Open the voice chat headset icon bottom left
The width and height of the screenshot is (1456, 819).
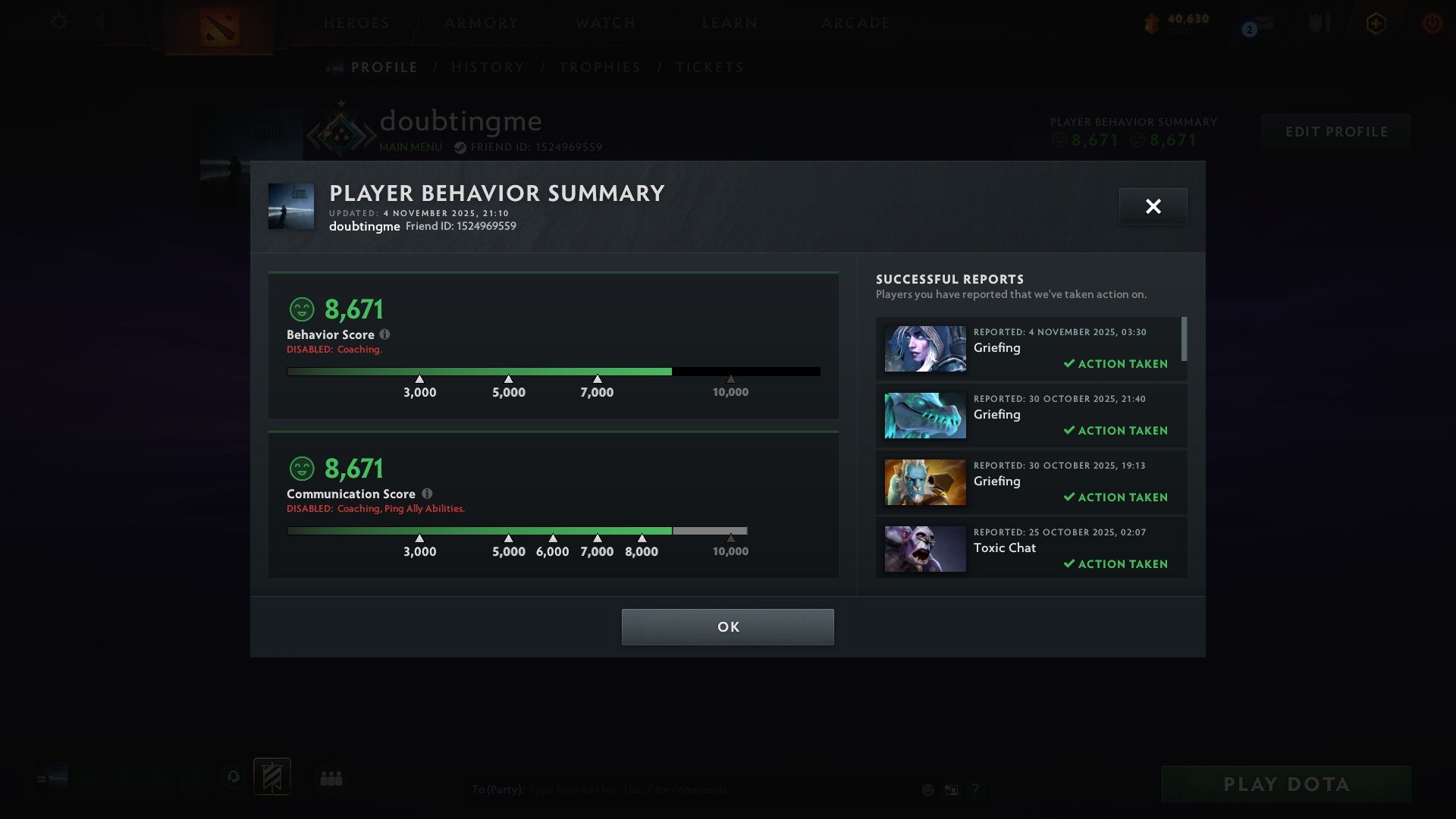[233, 777]
